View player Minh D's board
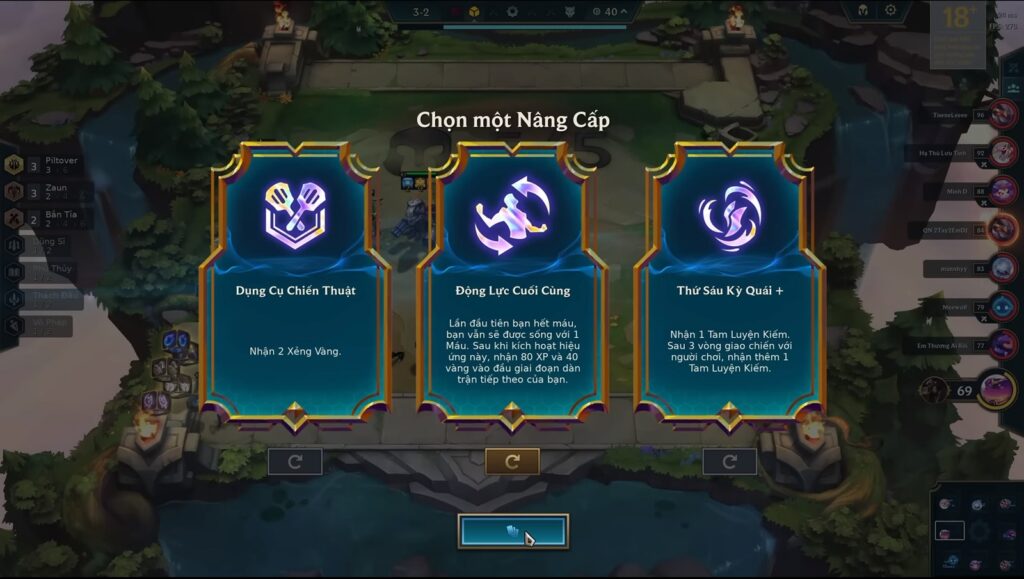Image resolution: width=1024 pixels, height=579 pixels. tap(1004, 191)
